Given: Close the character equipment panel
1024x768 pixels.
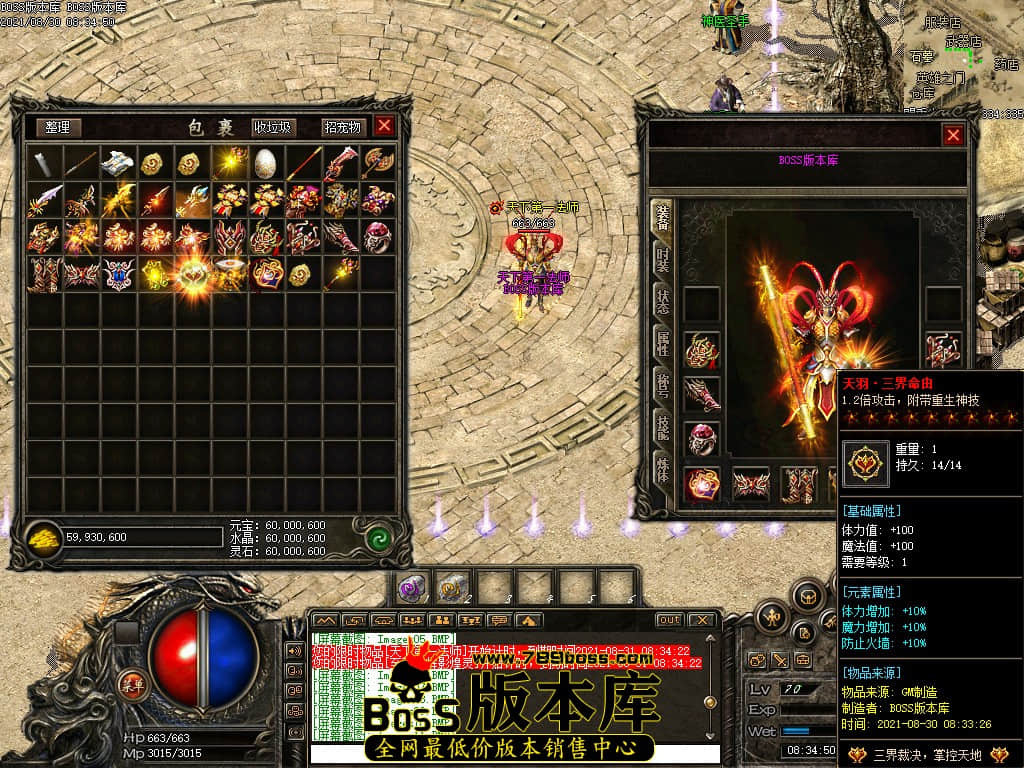Looking at the screenshot, I should (953, 135).
